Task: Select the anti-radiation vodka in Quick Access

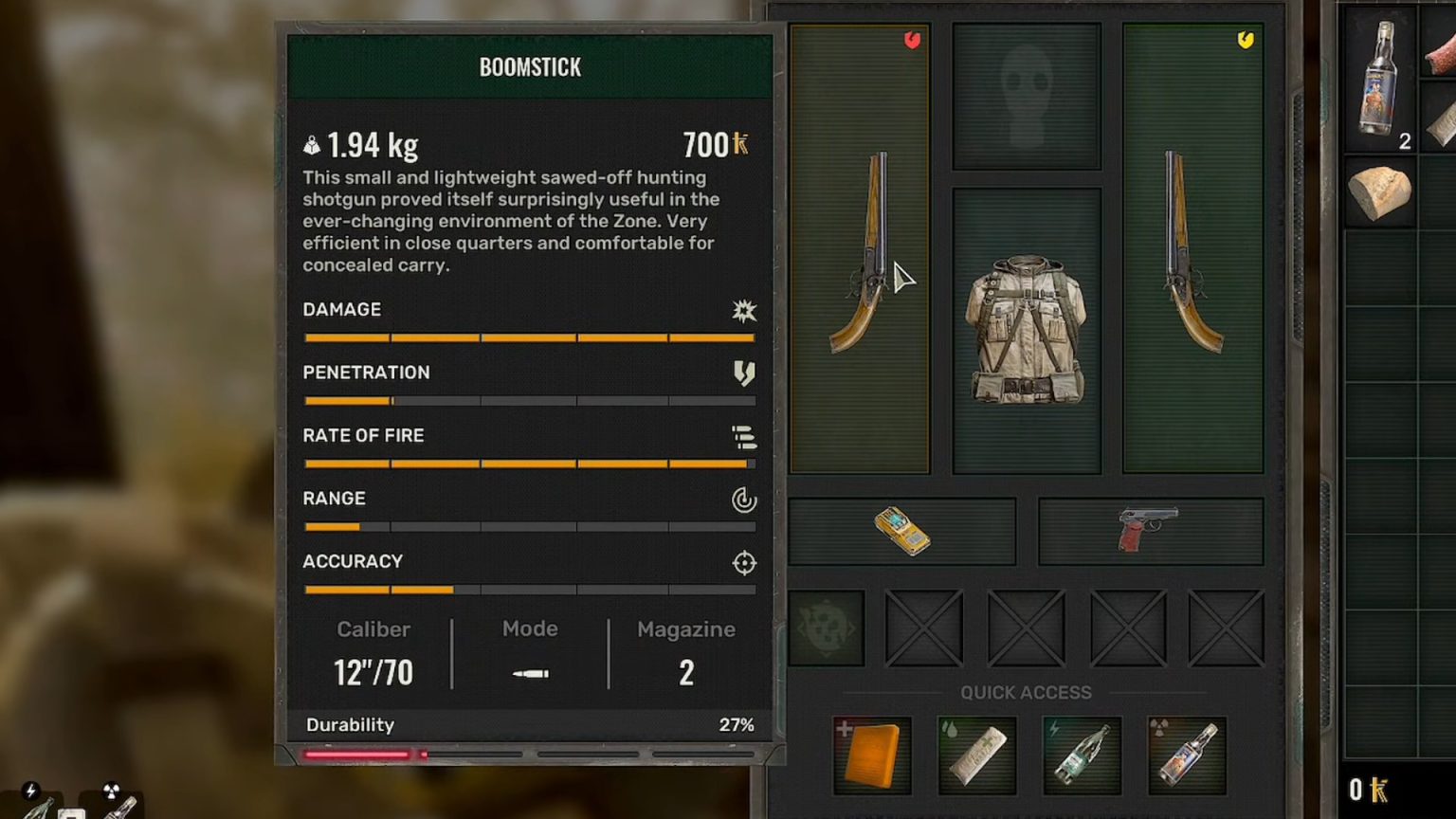Action: tap(1186, 754)
